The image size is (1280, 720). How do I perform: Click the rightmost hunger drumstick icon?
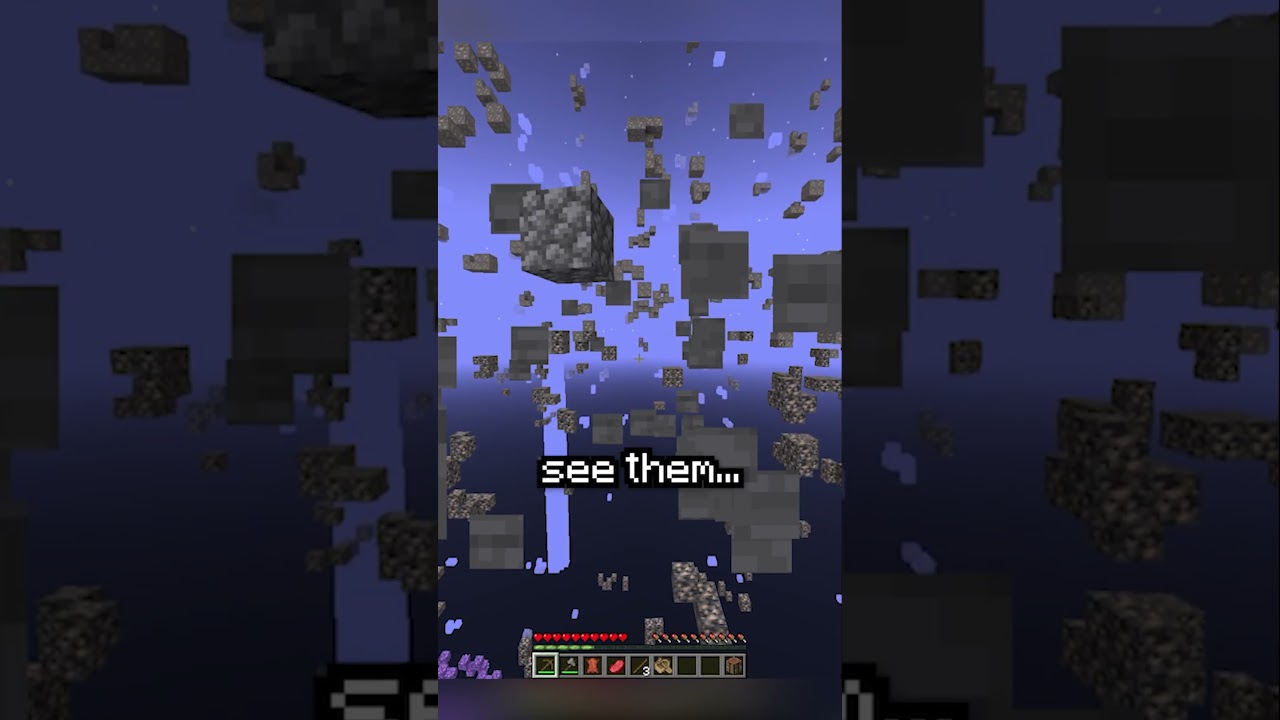[741, 637]
